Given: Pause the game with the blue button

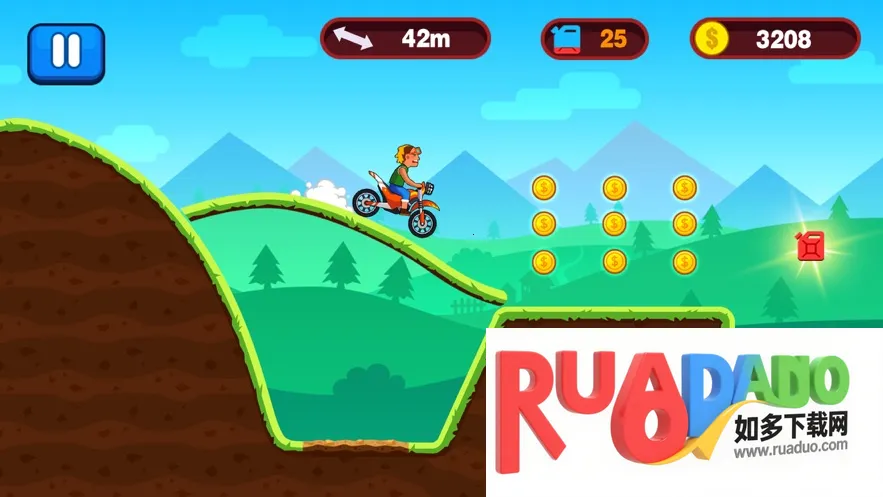Looking at the screenshot, I should click(66, 52).
